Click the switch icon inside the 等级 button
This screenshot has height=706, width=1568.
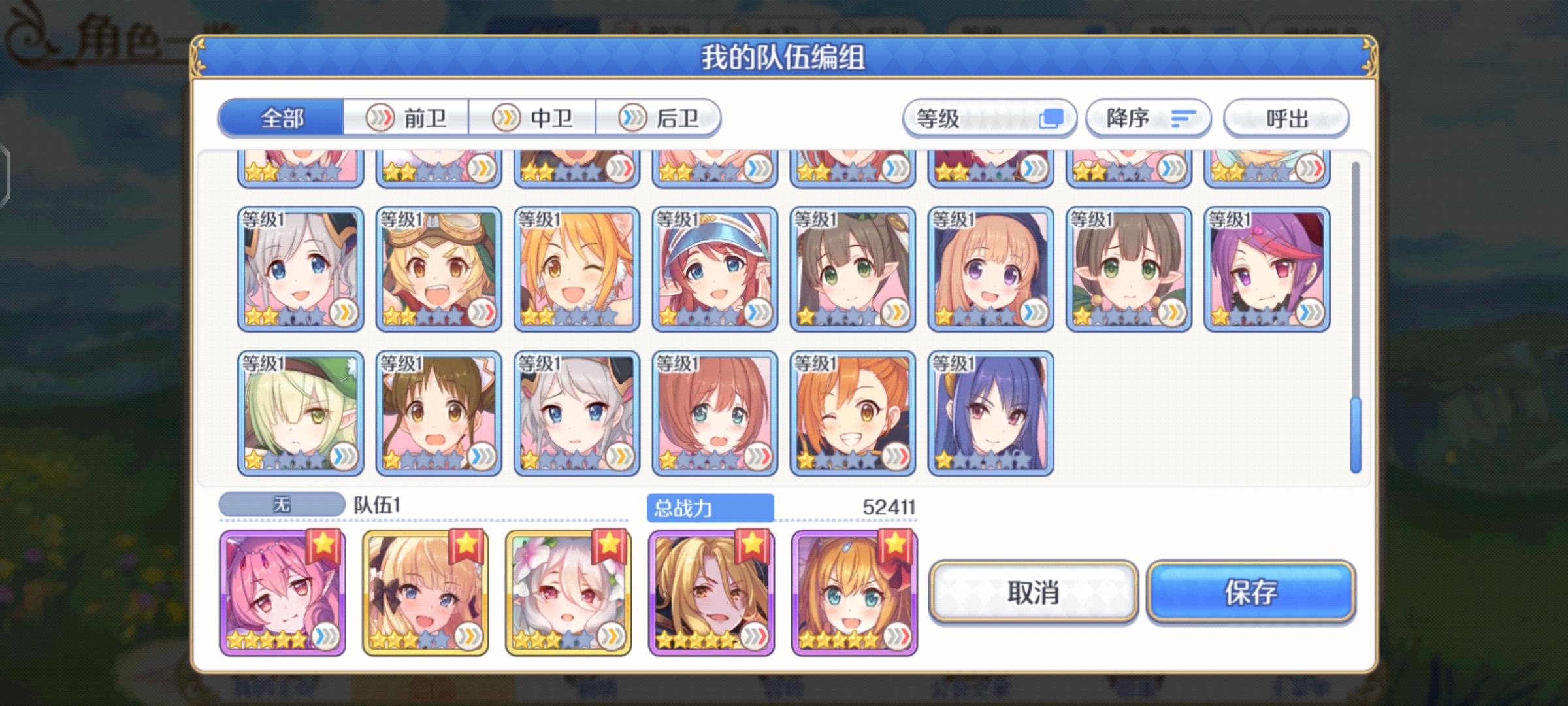pos(1052,117)
